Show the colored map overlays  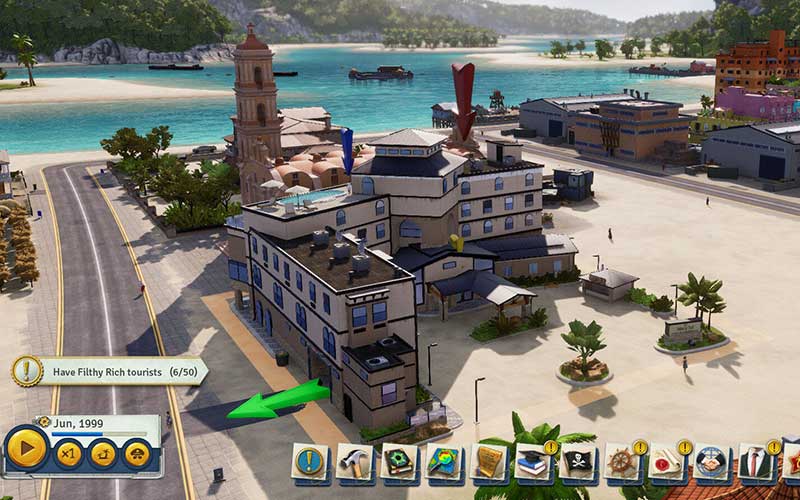(x=444, y=462)
